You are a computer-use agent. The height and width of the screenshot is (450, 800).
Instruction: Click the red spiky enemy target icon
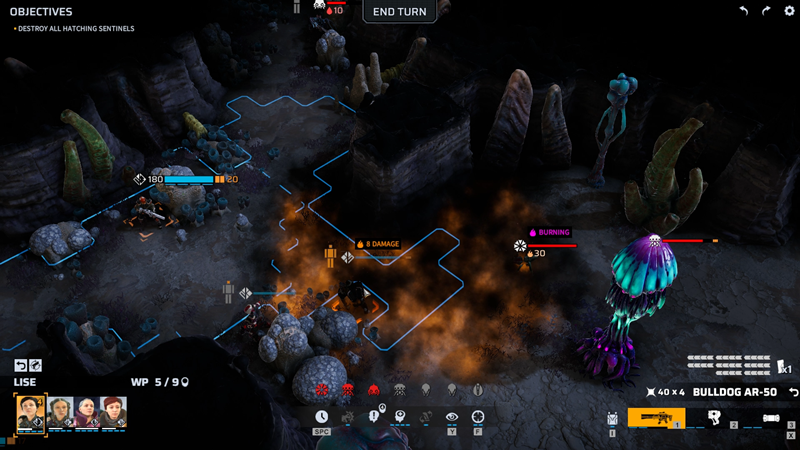pyautogui.click(x=322, y=389)
